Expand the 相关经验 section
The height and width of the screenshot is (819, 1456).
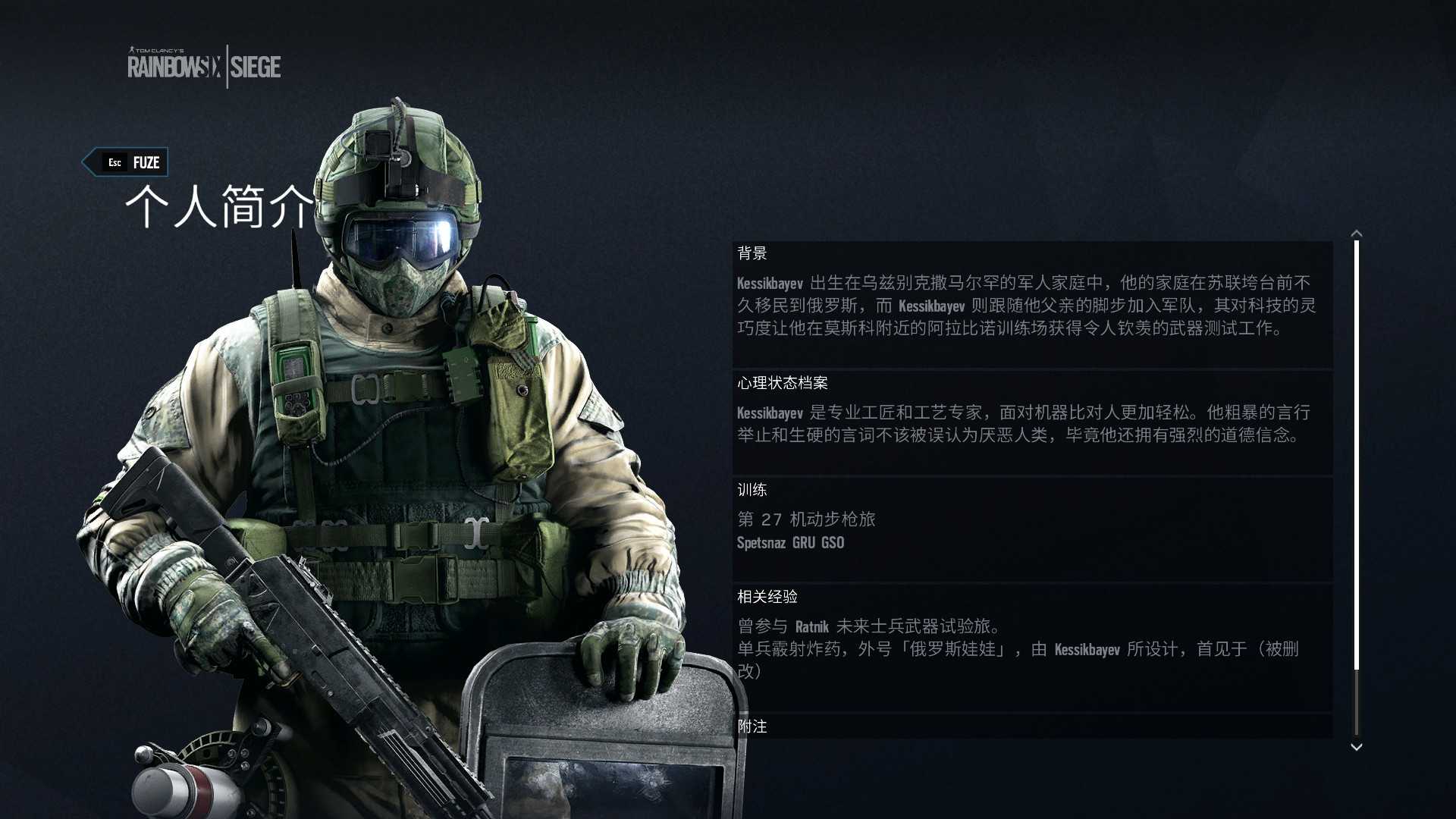click(x=767, y=597)
